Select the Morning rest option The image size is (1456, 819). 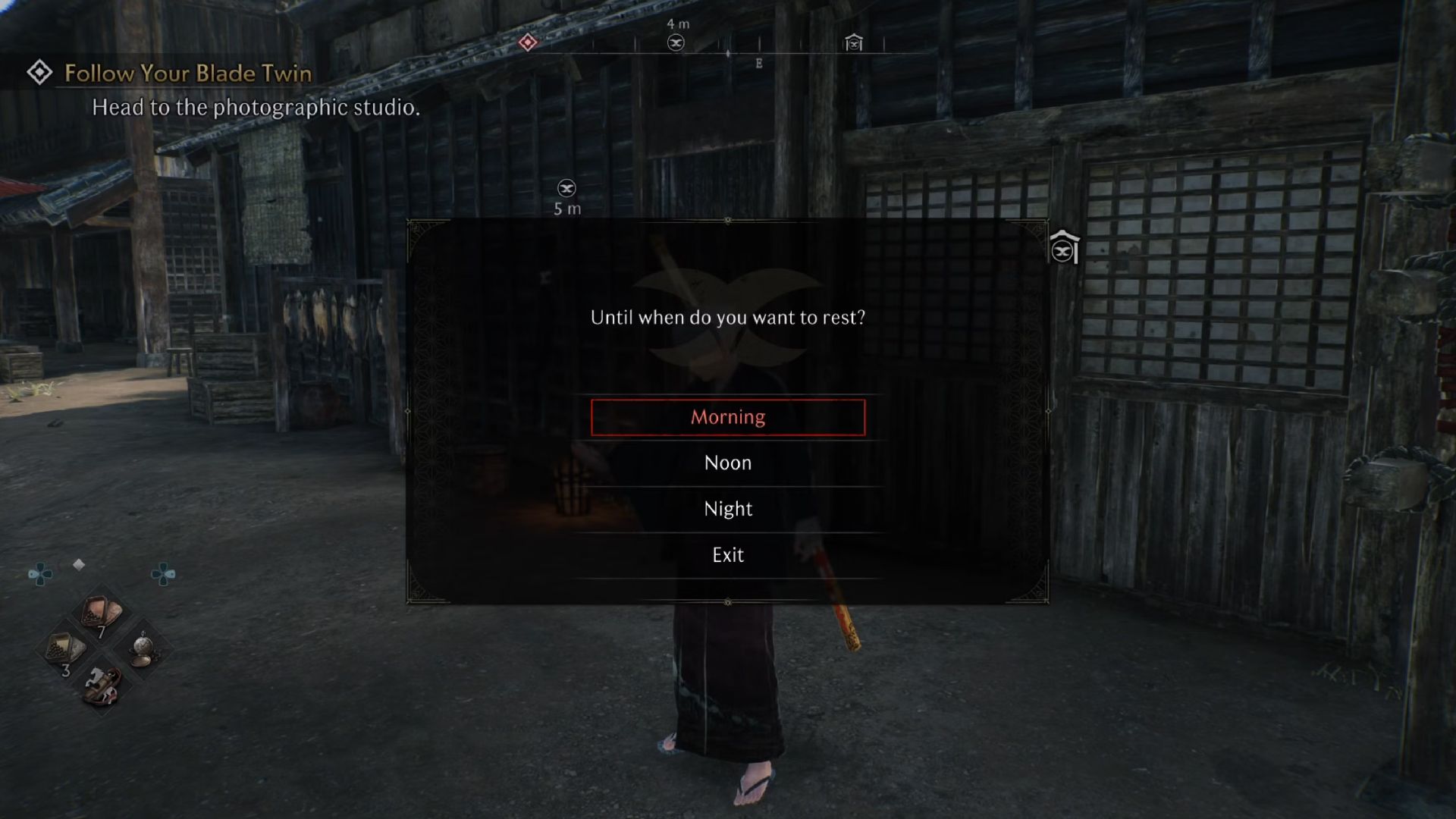click(x=727, y=416)
